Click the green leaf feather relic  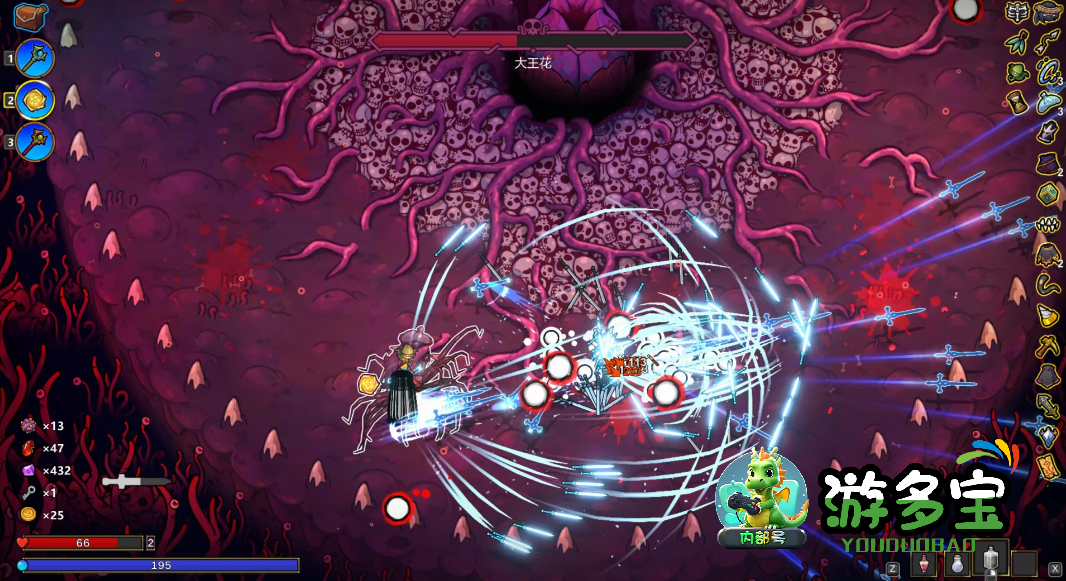(x=1018, y=42)
